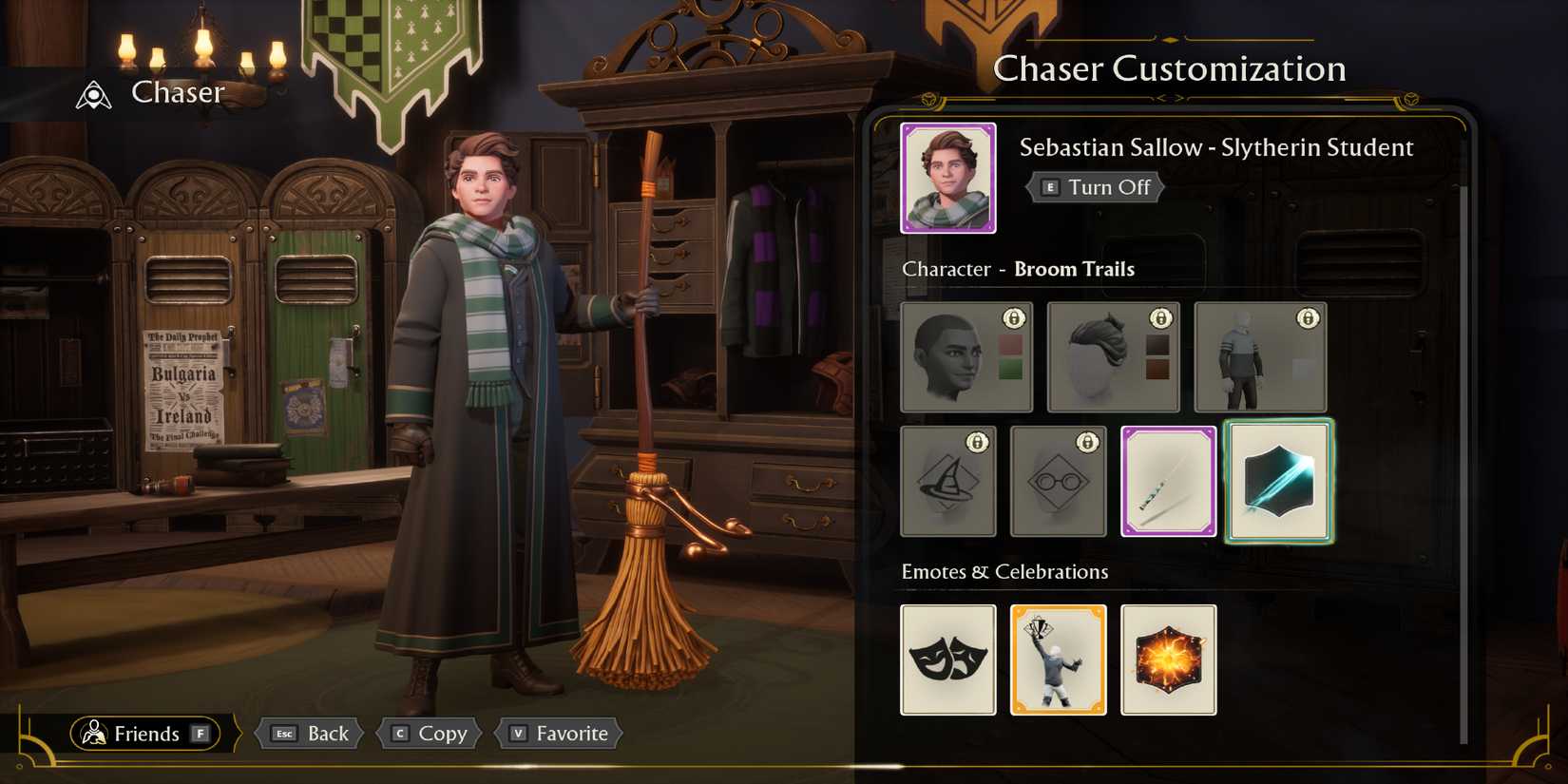Screen dimensions: 1568x784
Task: Choose the locked hairstyle slot
Action: tap(1113, 357)
